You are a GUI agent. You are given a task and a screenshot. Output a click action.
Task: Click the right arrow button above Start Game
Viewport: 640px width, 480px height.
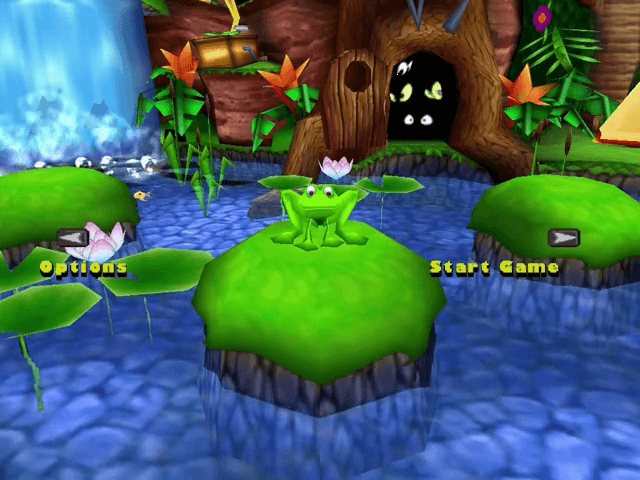563,238
